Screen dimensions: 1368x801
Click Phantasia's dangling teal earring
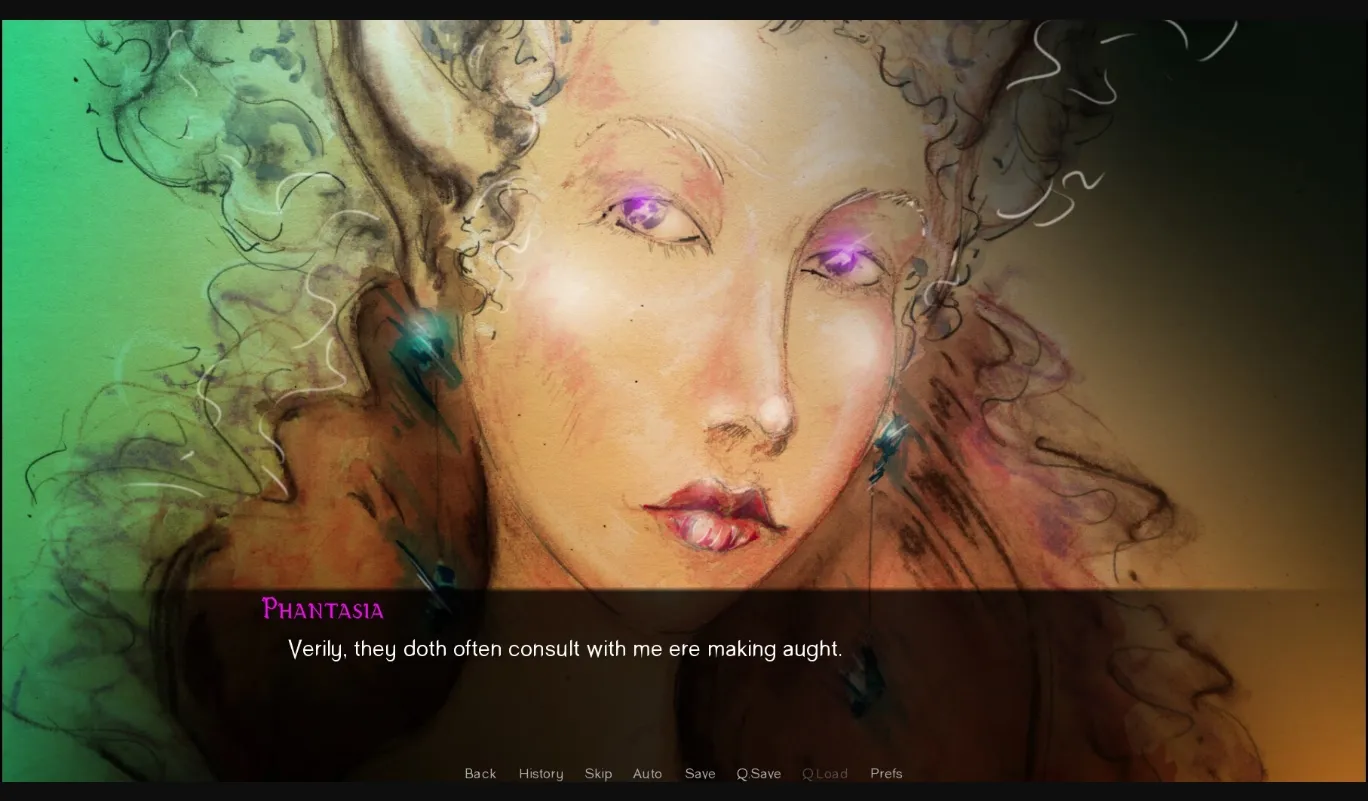[x=888, y=450]
